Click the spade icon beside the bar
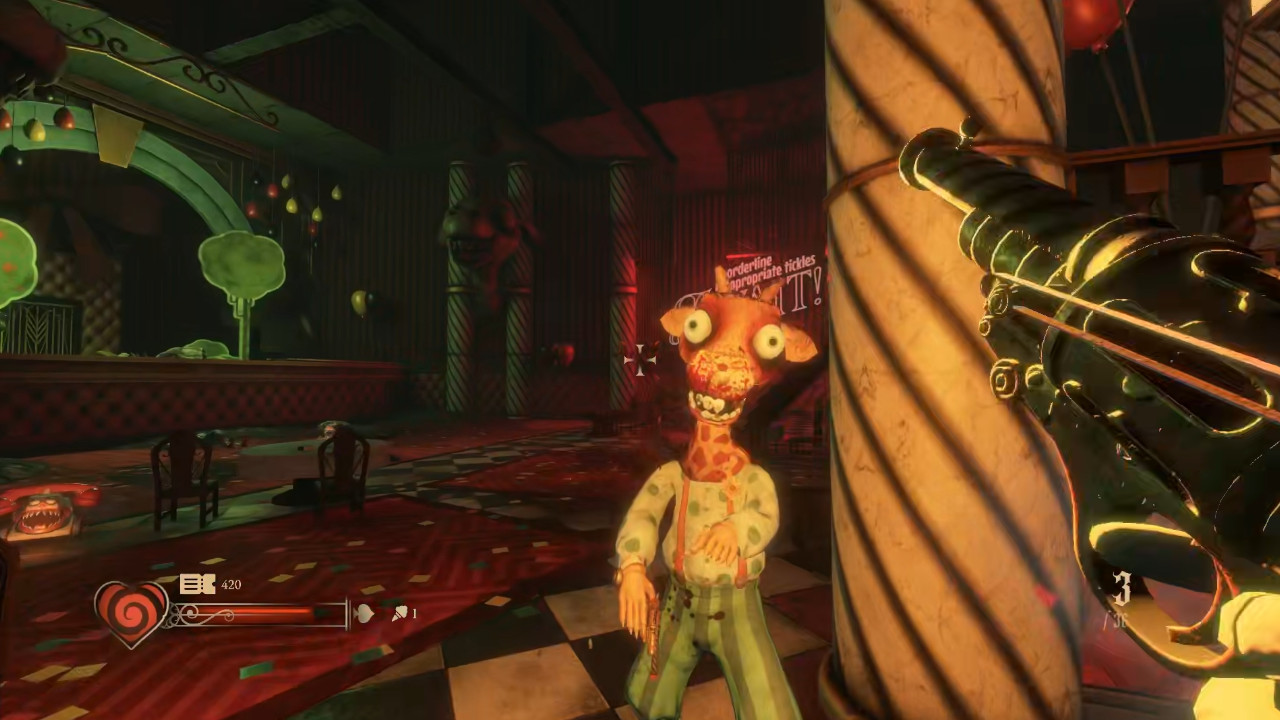The height and width of the screenshot is (720, 1280). 364,613
